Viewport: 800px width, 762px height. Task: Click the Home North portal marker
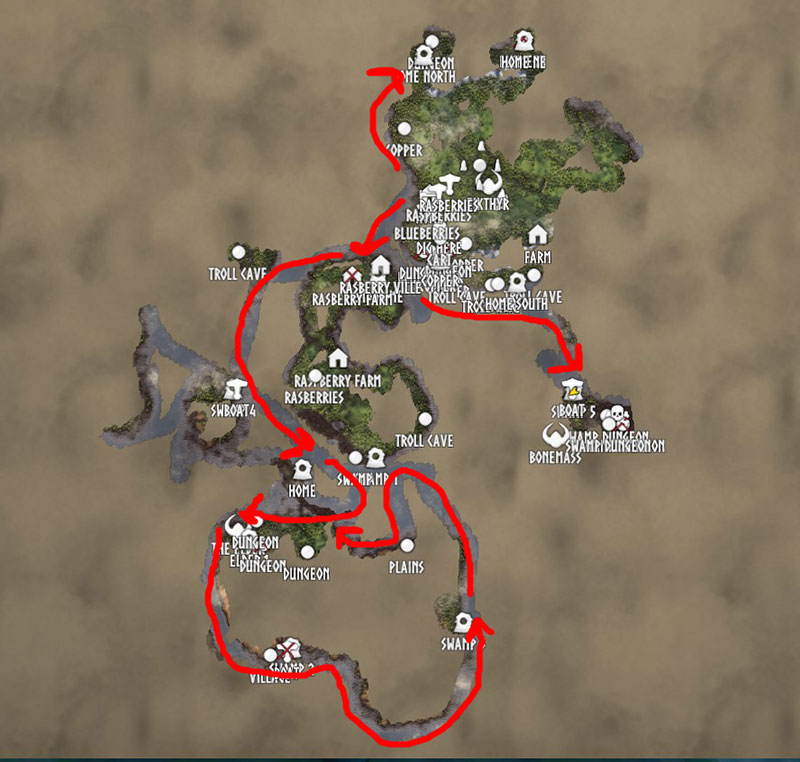click(423, 54)
